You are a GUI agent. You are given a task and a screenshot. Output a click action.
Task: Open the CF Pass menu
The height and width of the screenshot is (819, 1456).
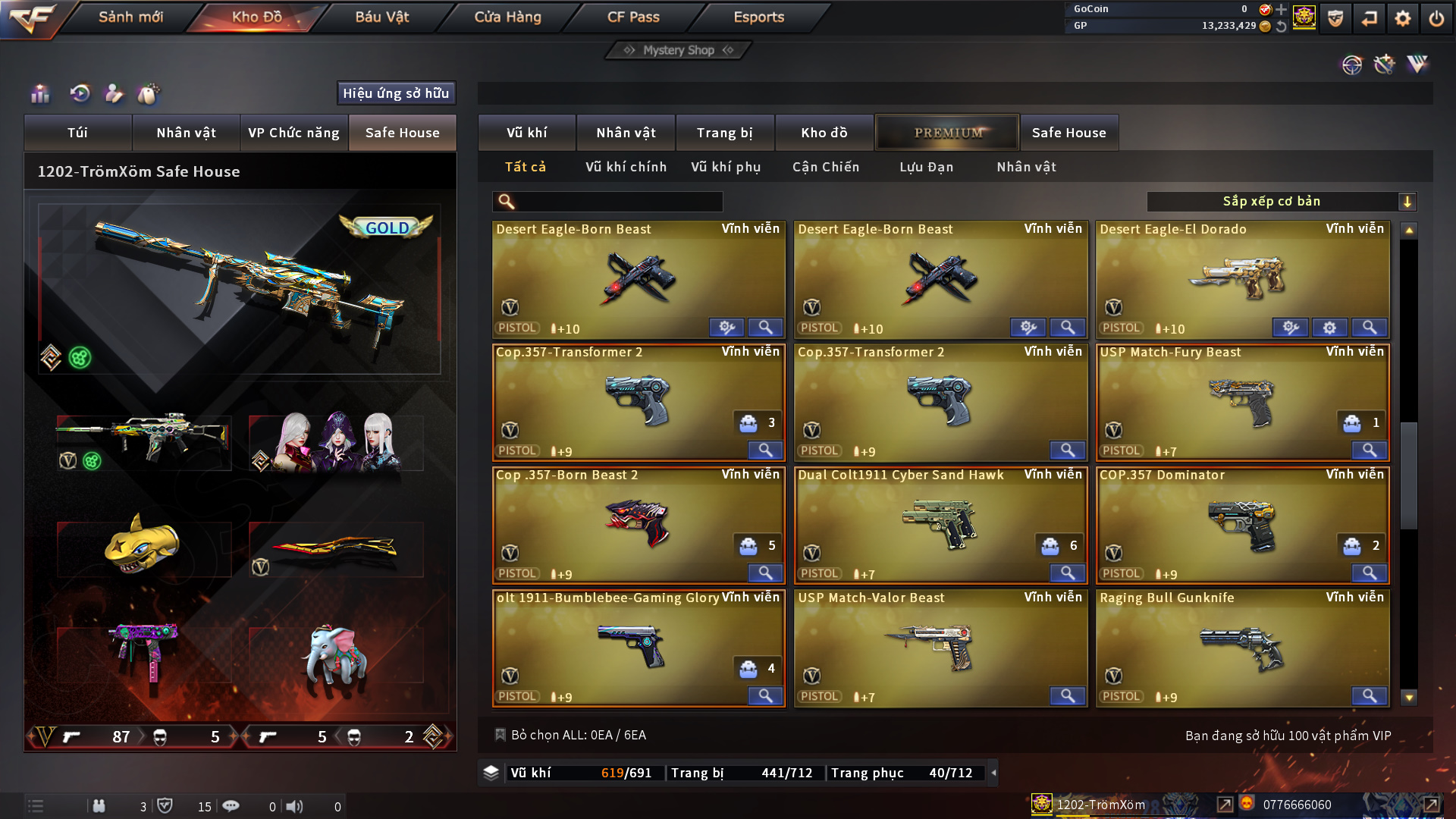click(x=633, y=17)
